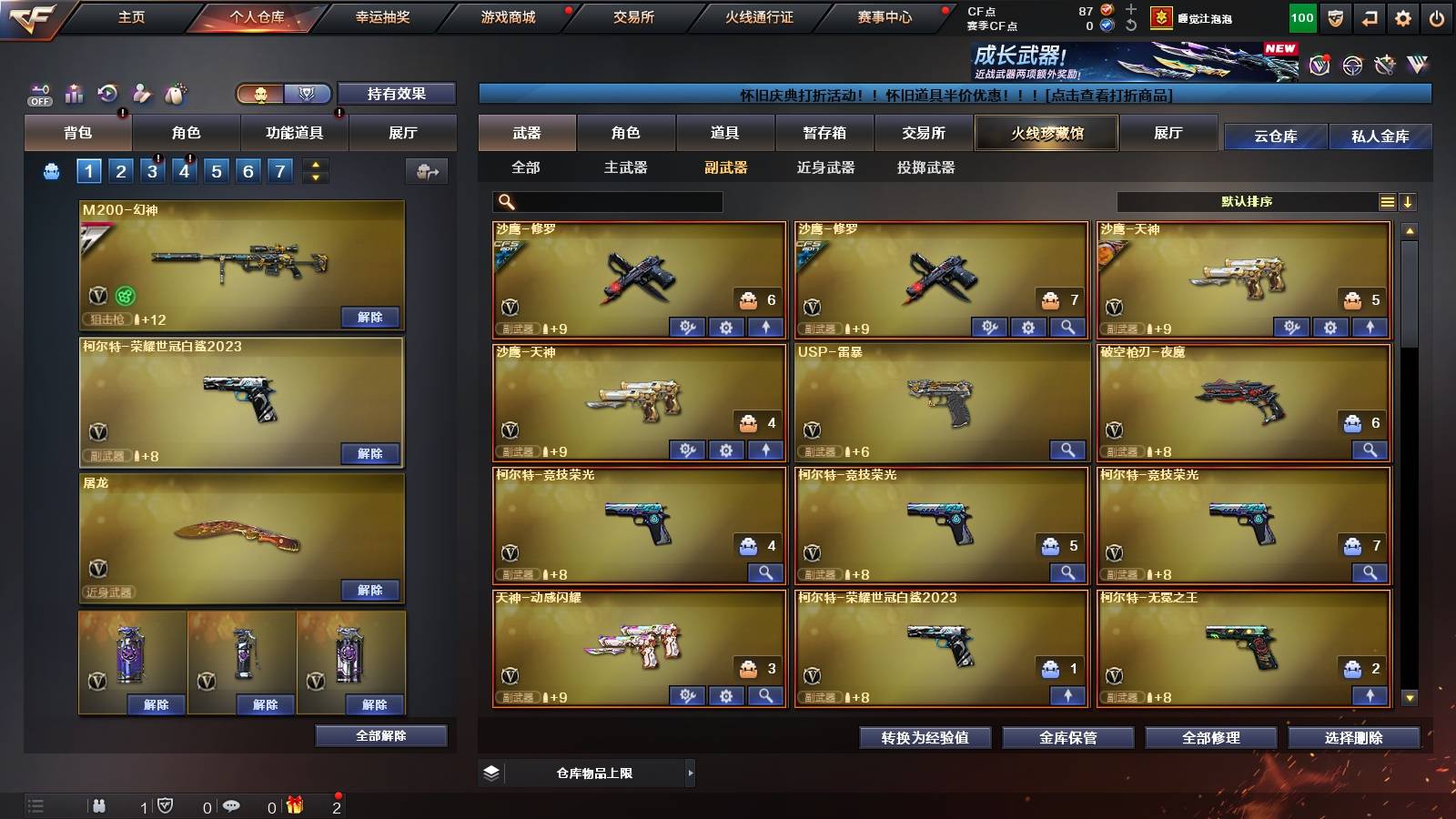Click the gear icon on 沙鹰-天神 card
Image resolution: width=1456 pixels, height=819 pixels.
pos(725,450)
